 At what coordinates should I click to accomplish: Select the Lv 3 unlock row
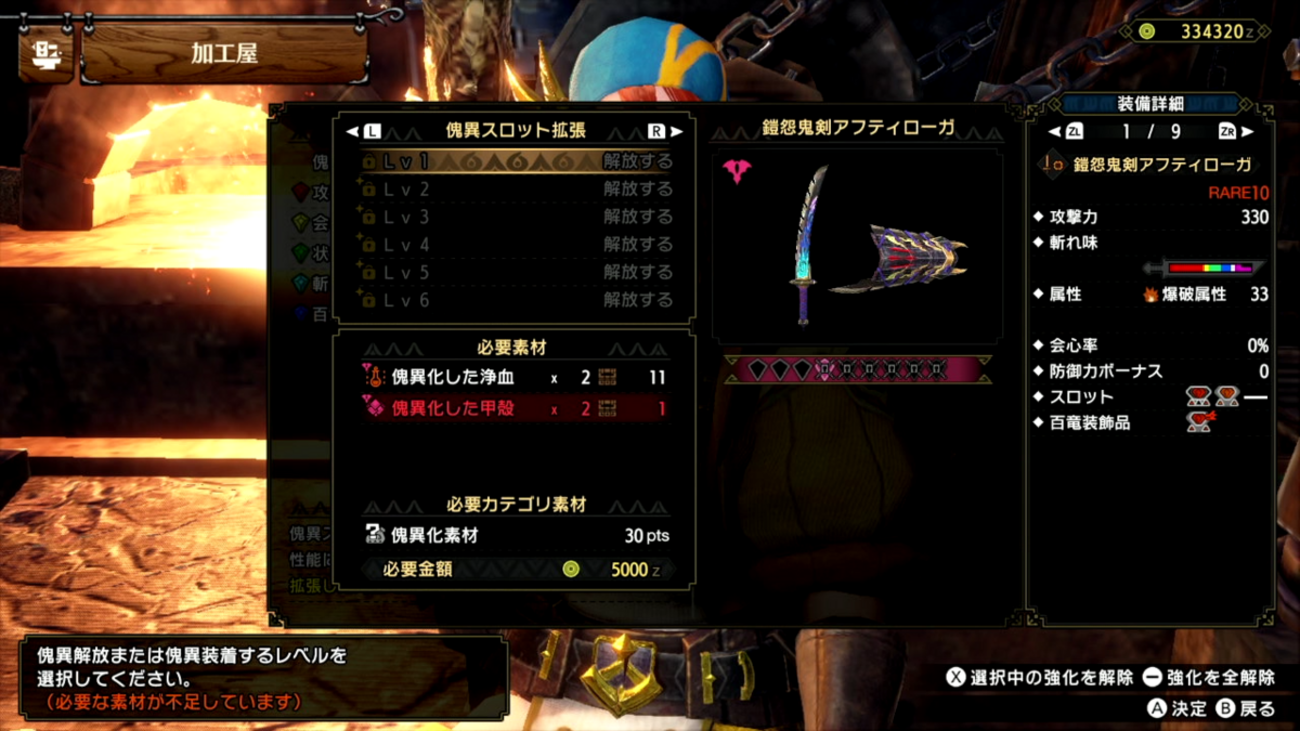516,217
